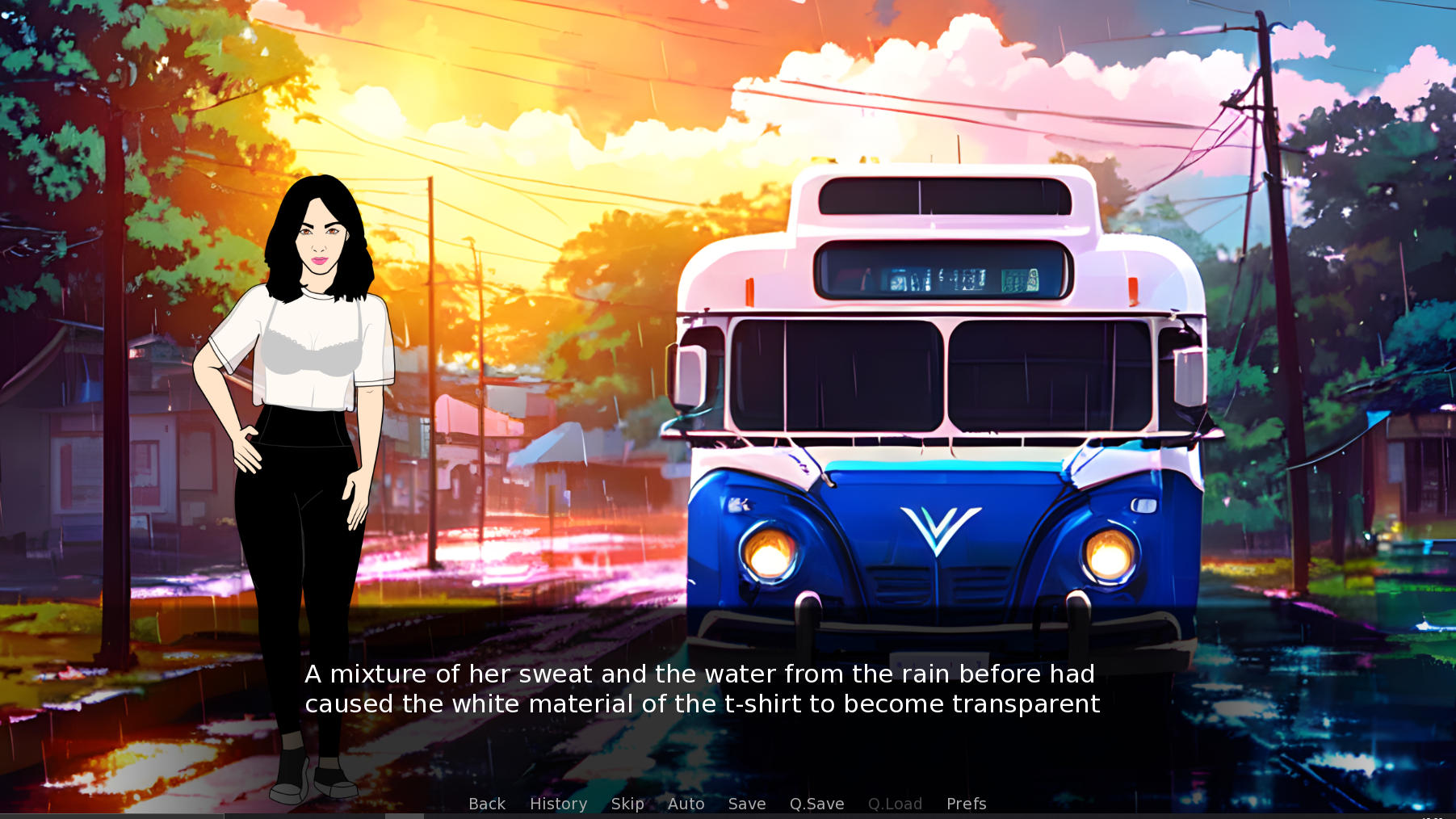The height and width of the screenshot is (819, 1456).
Task: Open the History log
Action: [x=558, y=804]
